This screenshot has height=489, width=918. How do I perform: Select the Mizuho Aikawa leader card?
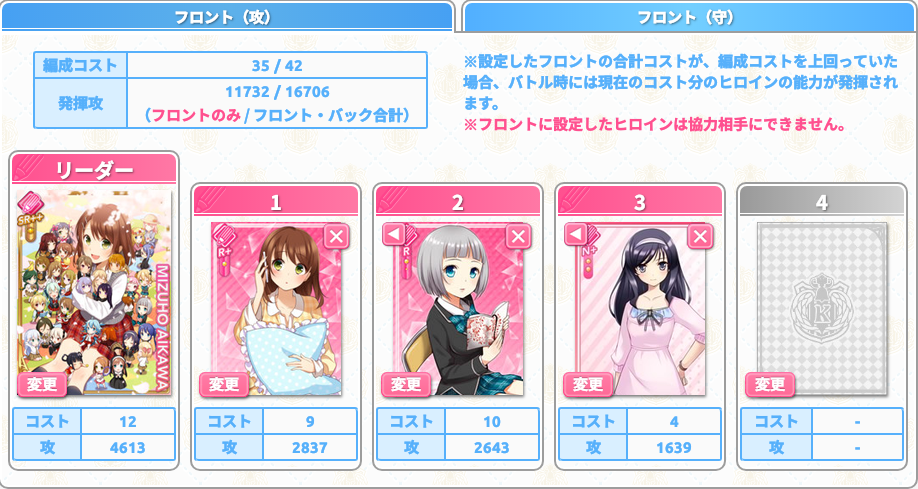tap(95, 290)
